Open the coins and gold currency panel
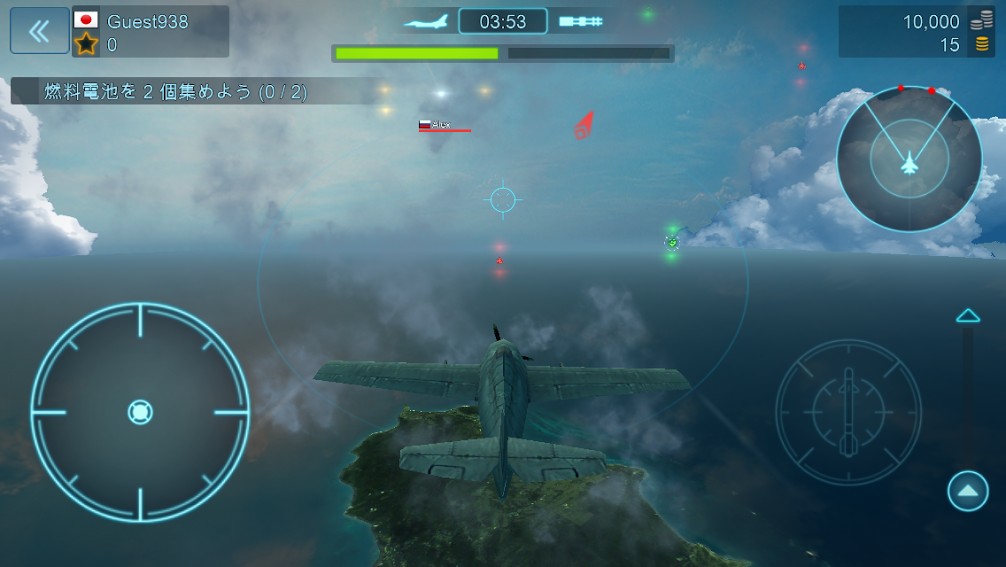 917,32
